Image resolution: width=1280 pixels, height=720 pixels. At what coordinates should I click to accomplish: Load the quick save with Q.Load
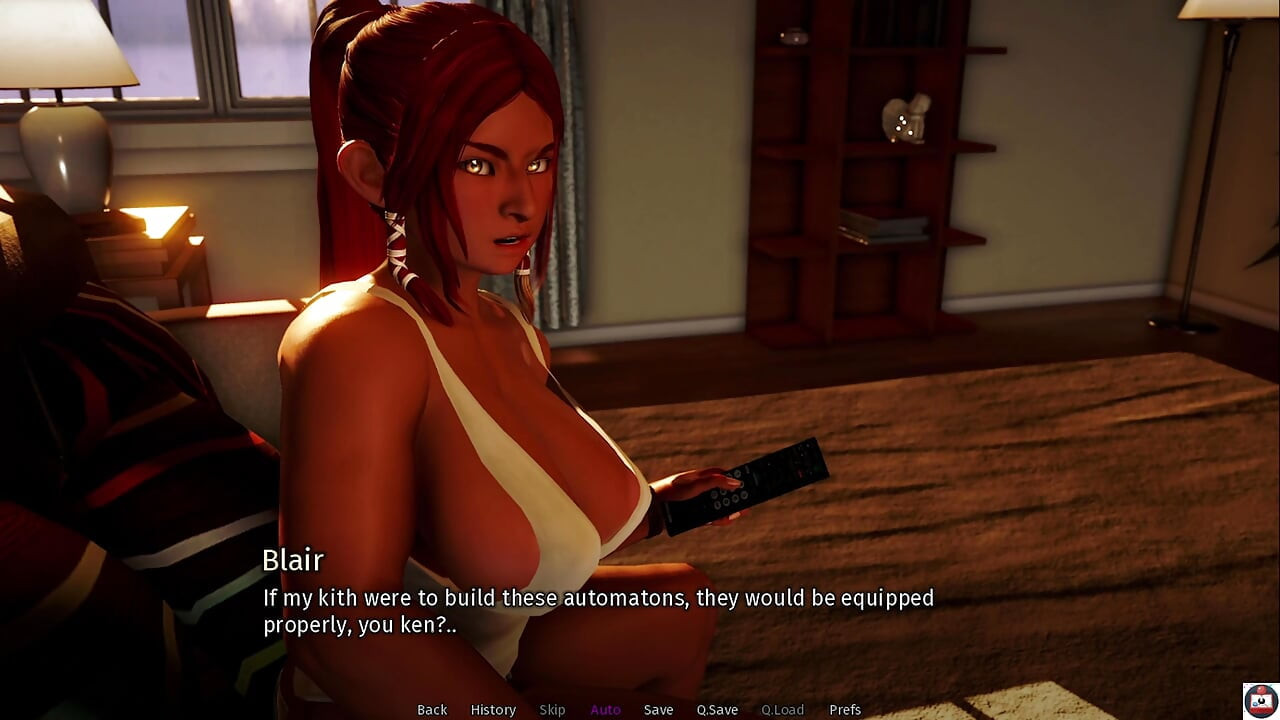[x=782, y=710]
